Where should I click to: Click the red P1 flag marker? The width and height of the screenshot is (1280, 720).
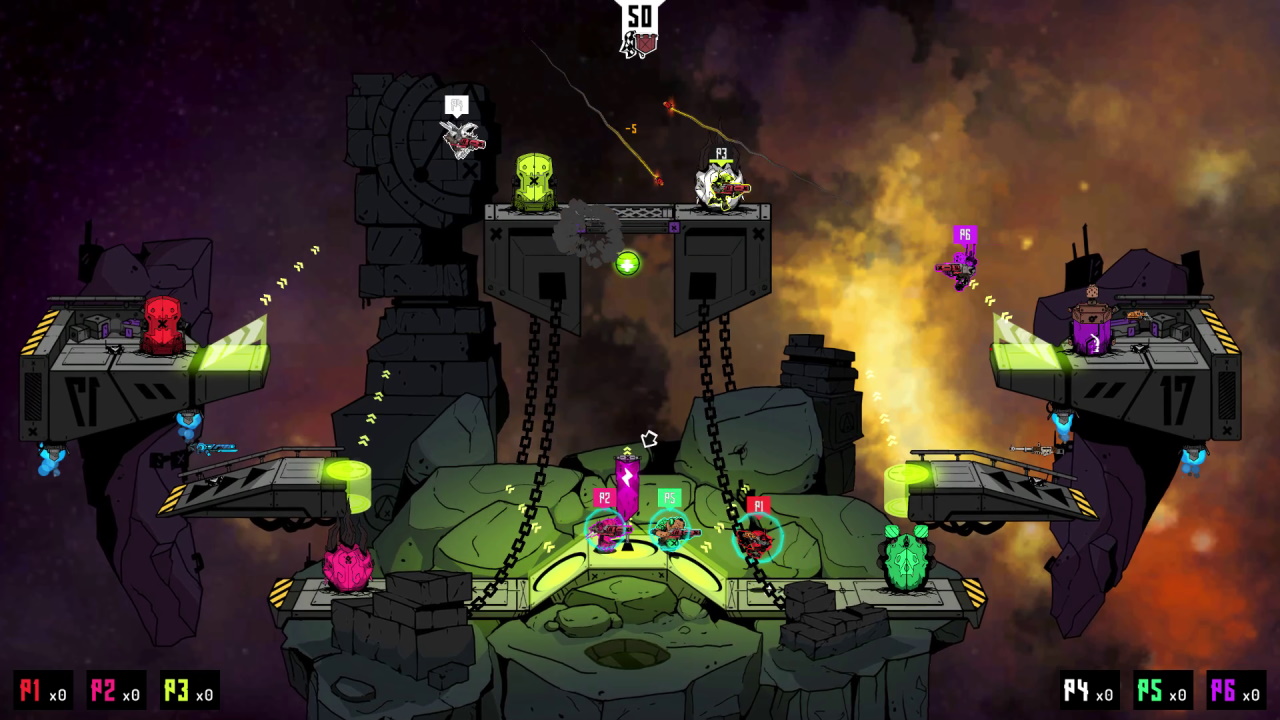tap(758, 505)
